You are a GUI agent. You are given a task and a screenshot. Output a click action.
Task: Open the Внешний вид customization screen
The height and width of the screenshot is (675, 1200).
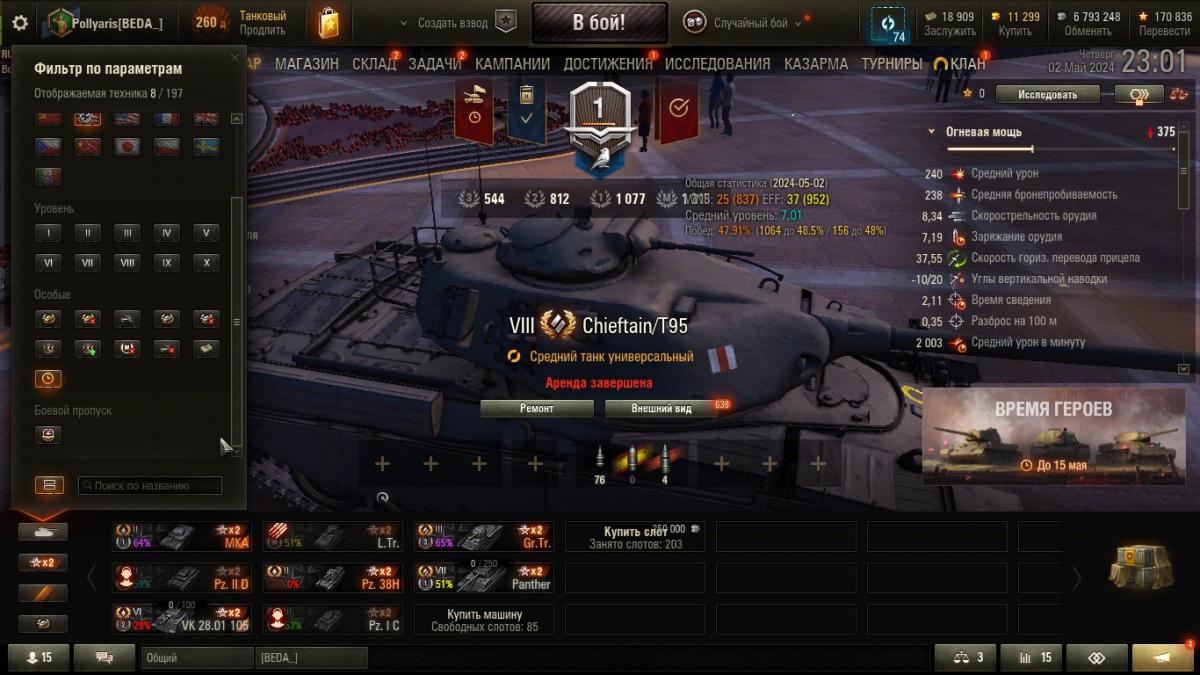(661, 408)
